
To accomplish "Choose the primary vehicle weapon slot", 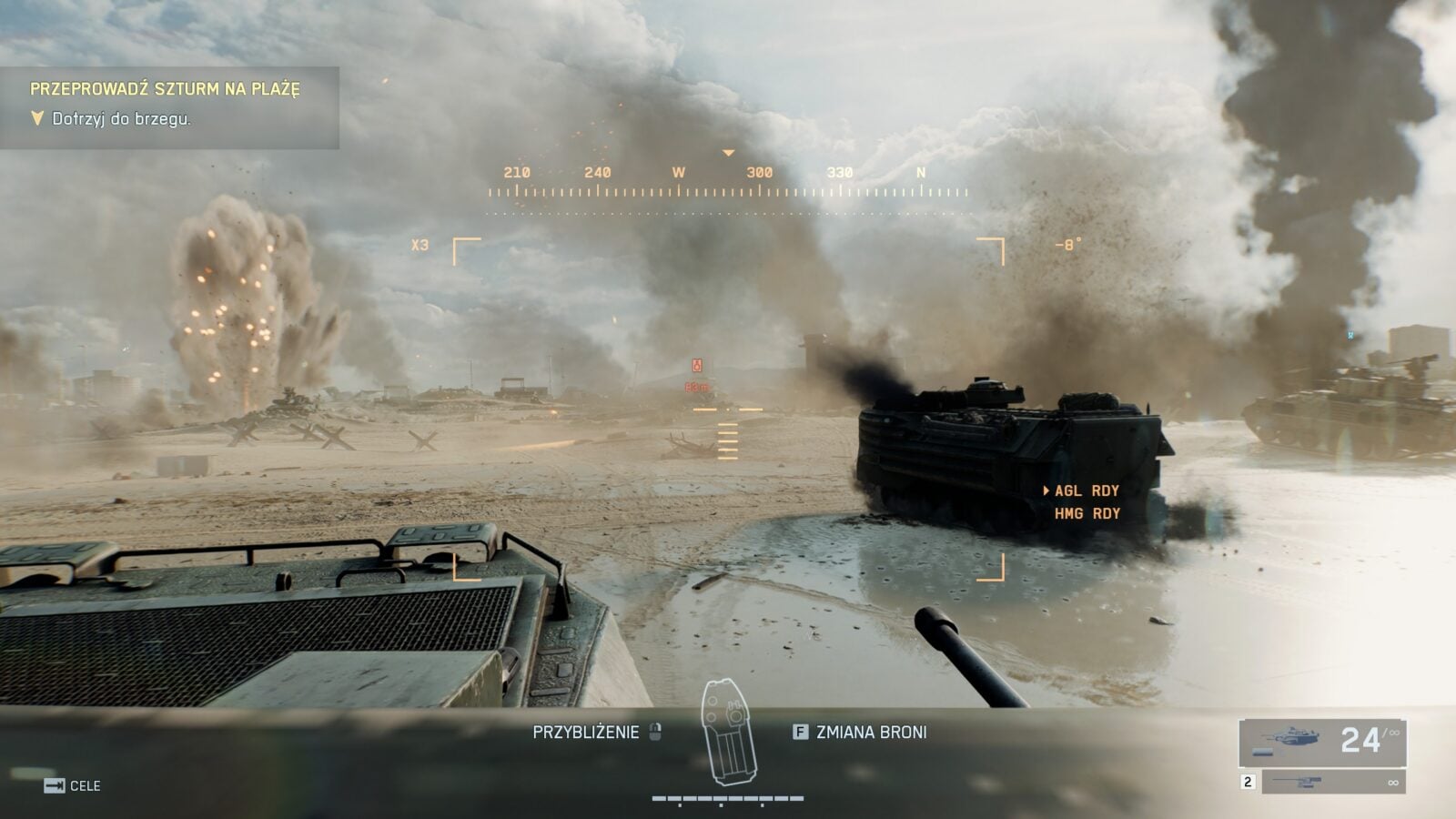I will tap(1322, 741).
